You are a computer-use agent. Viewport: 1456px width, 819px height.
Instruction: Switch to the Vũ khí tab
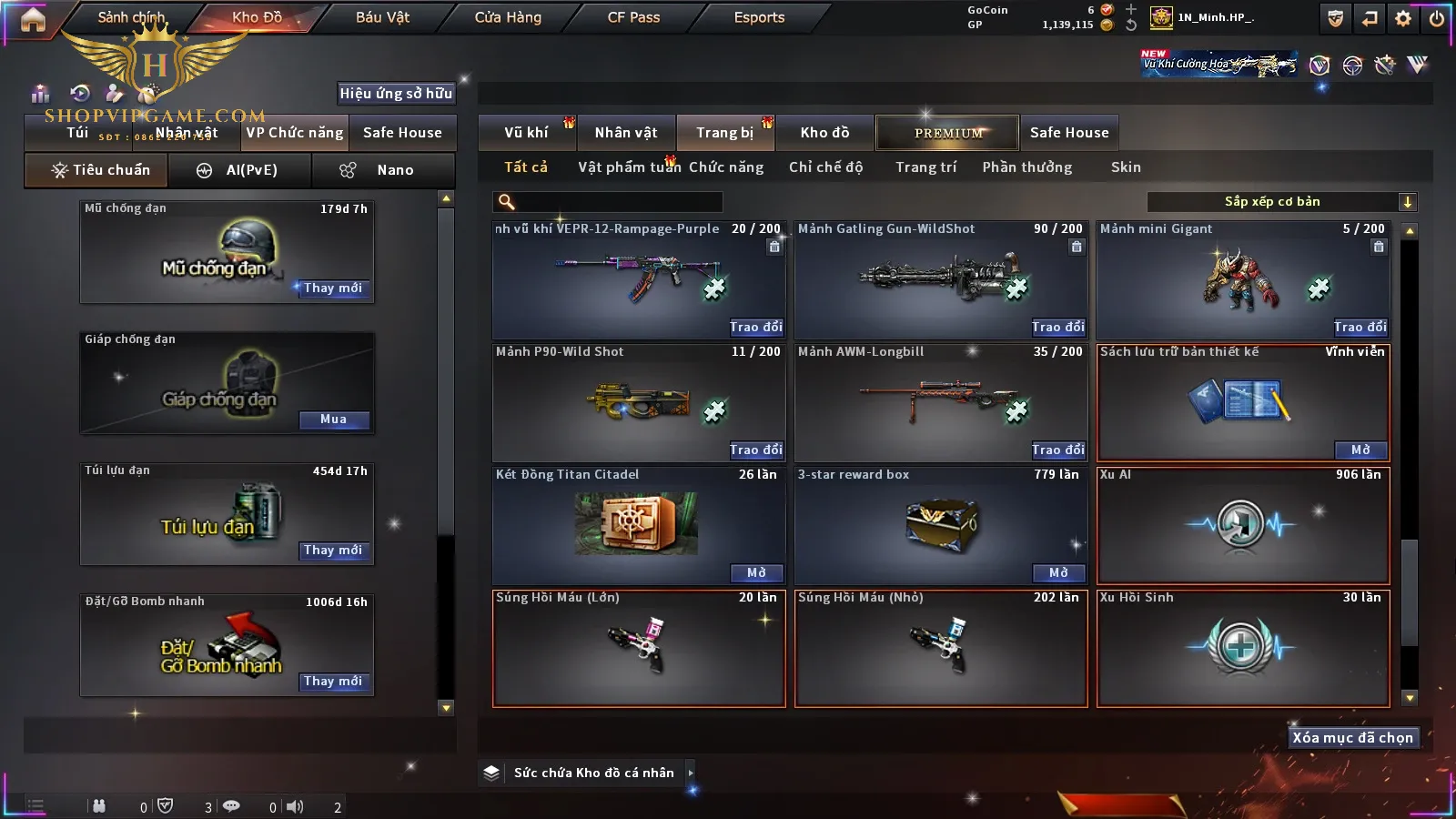pyautogui.click(x=526, y=133)
